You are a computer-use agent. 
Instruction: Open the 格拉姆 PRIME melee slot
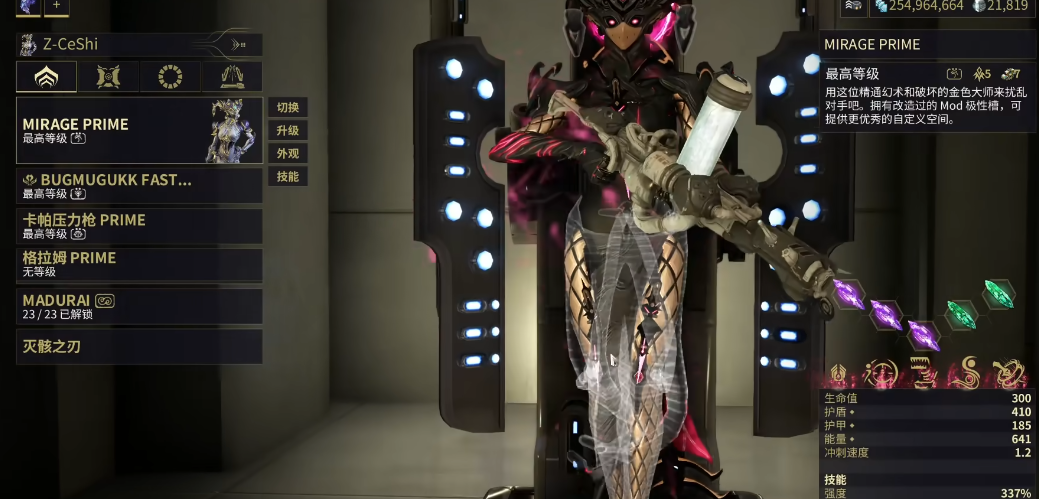[139, 265]
